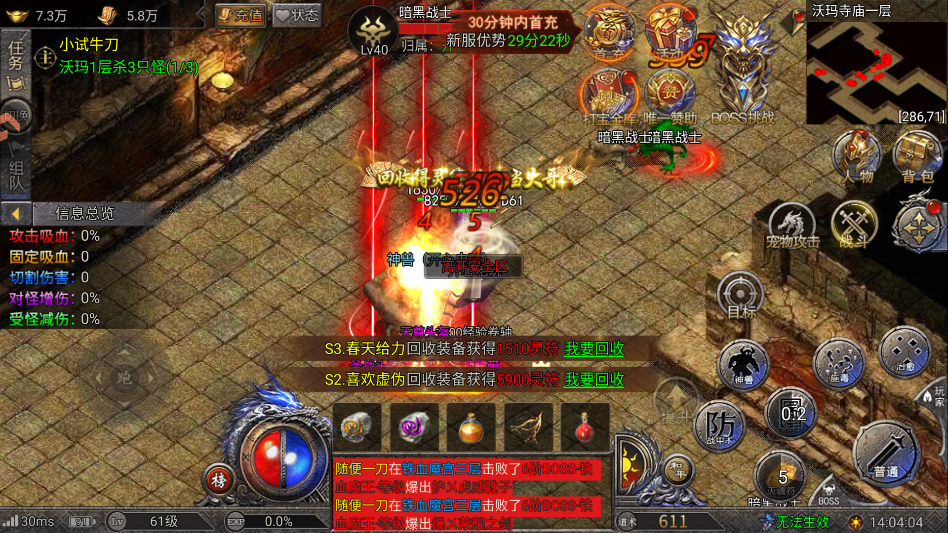Collapse the 信息总览 info panel arrow

15,213
